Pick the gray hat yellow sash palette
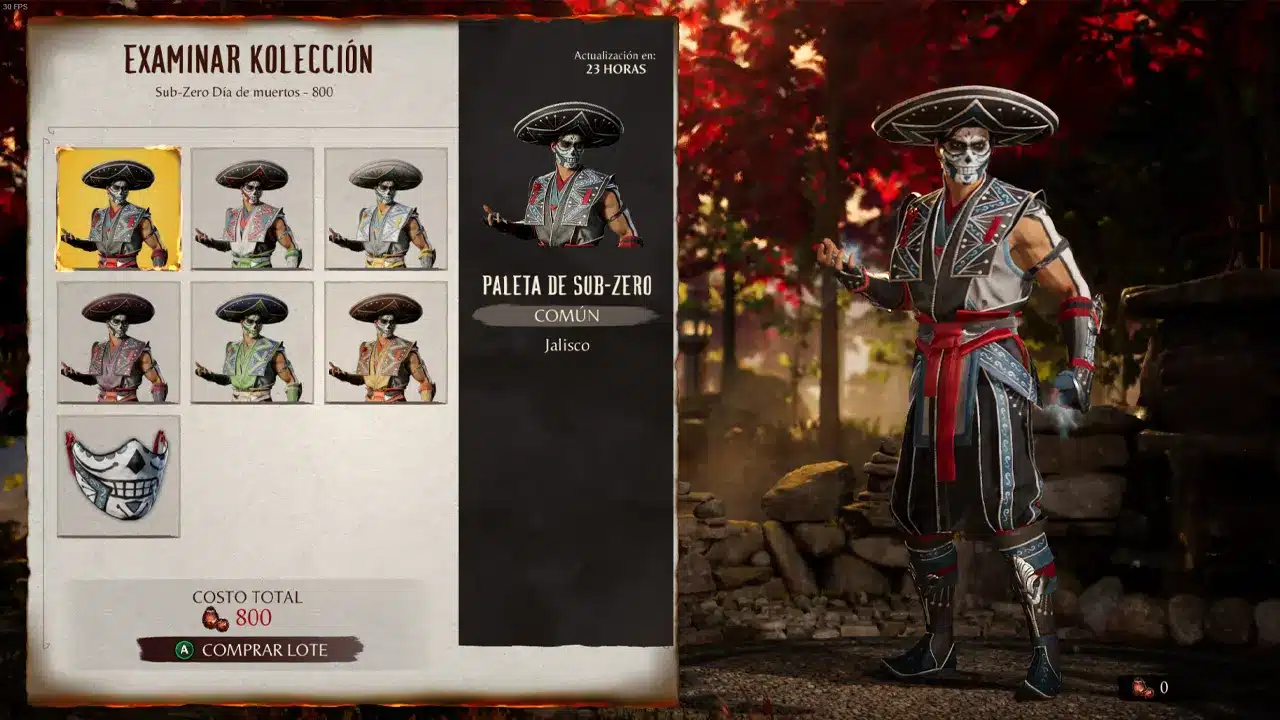The height and width of the screenshot is (720, 1280). tap(386, 209)
